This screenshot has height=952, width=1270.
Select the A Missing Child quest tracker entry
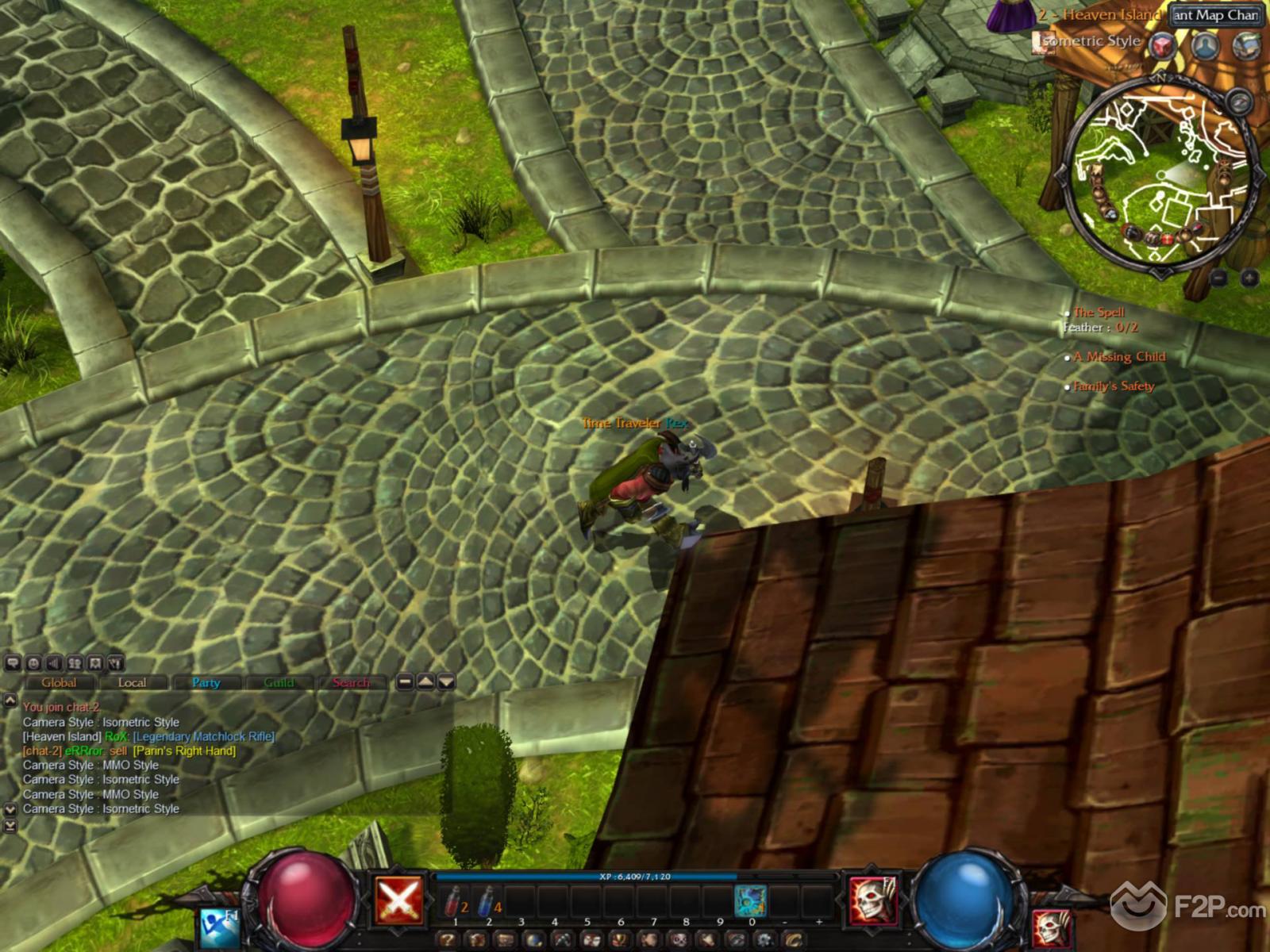[x=1119, y=357]
